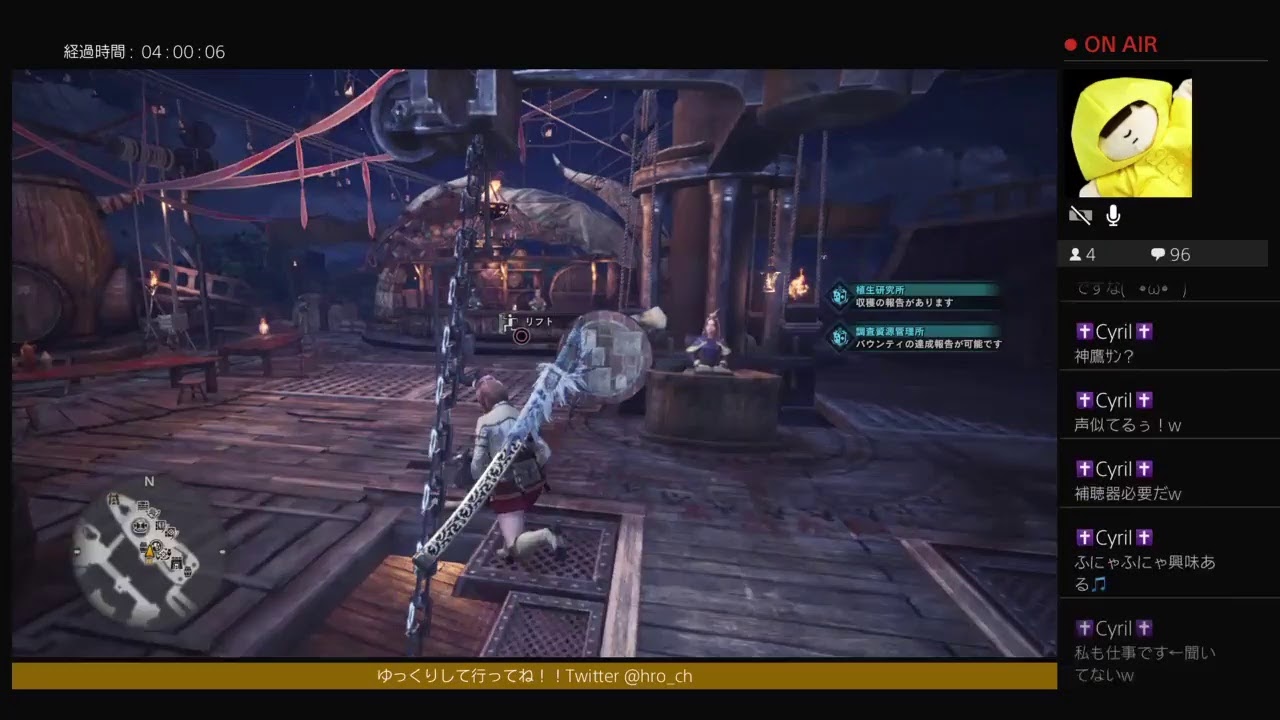The image size is (1280, 720).
Task: Click the yellow ticker bar at the bottom
Action: (x=530, y=676)
